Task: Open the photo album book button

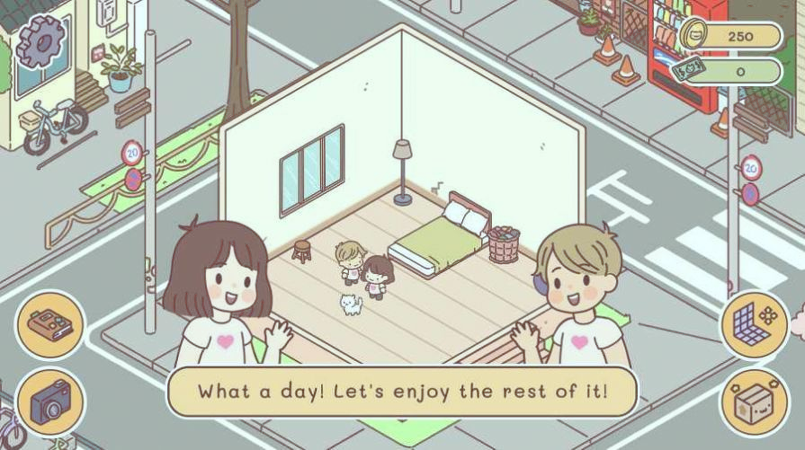Action: (50, 325)
